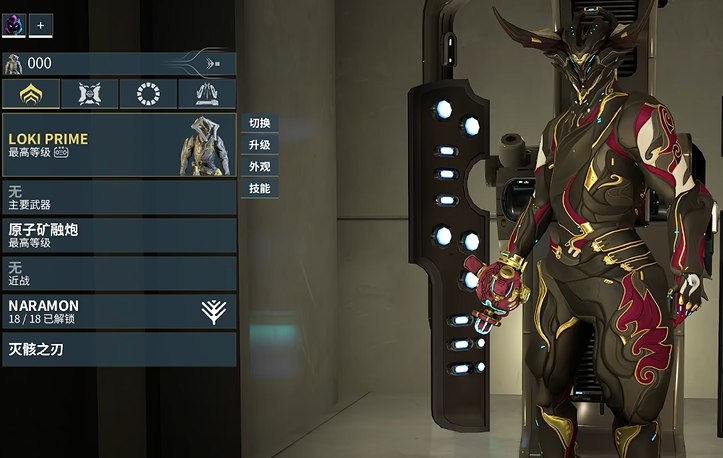Click the plus button beside the avatar

(41, 23)
